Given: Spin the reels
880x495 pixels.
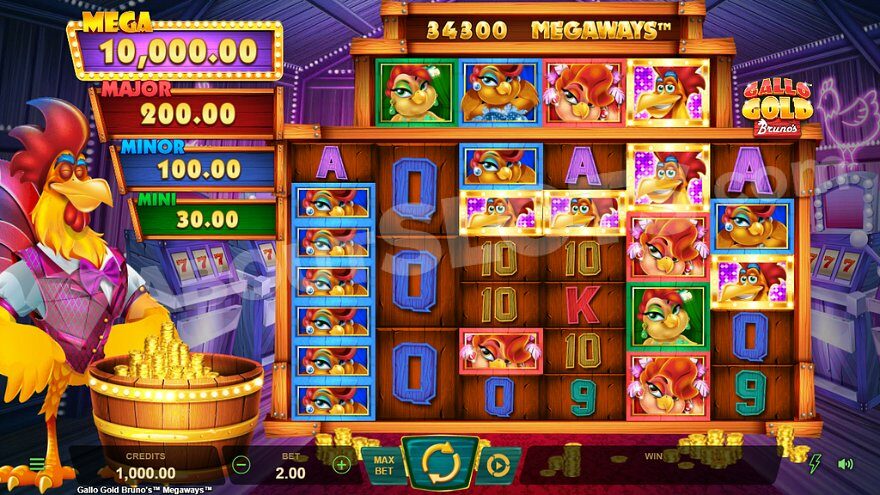Looking at the screenshot, I should click(440, 464).
